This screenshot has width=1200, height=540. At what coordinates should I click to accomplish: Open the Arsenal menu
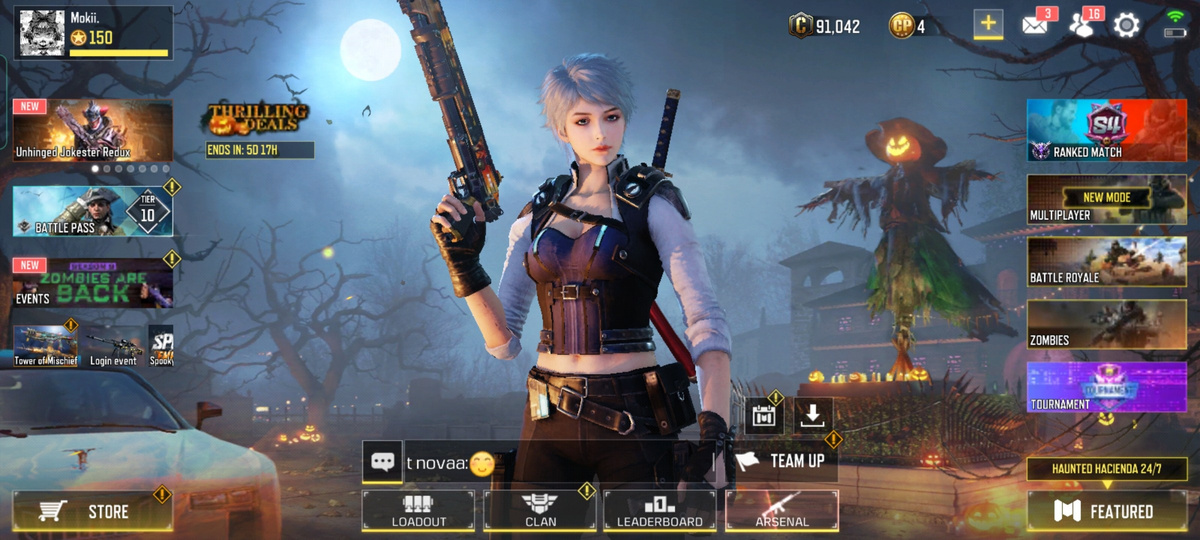pyautogui.click(x=781, y=509)
